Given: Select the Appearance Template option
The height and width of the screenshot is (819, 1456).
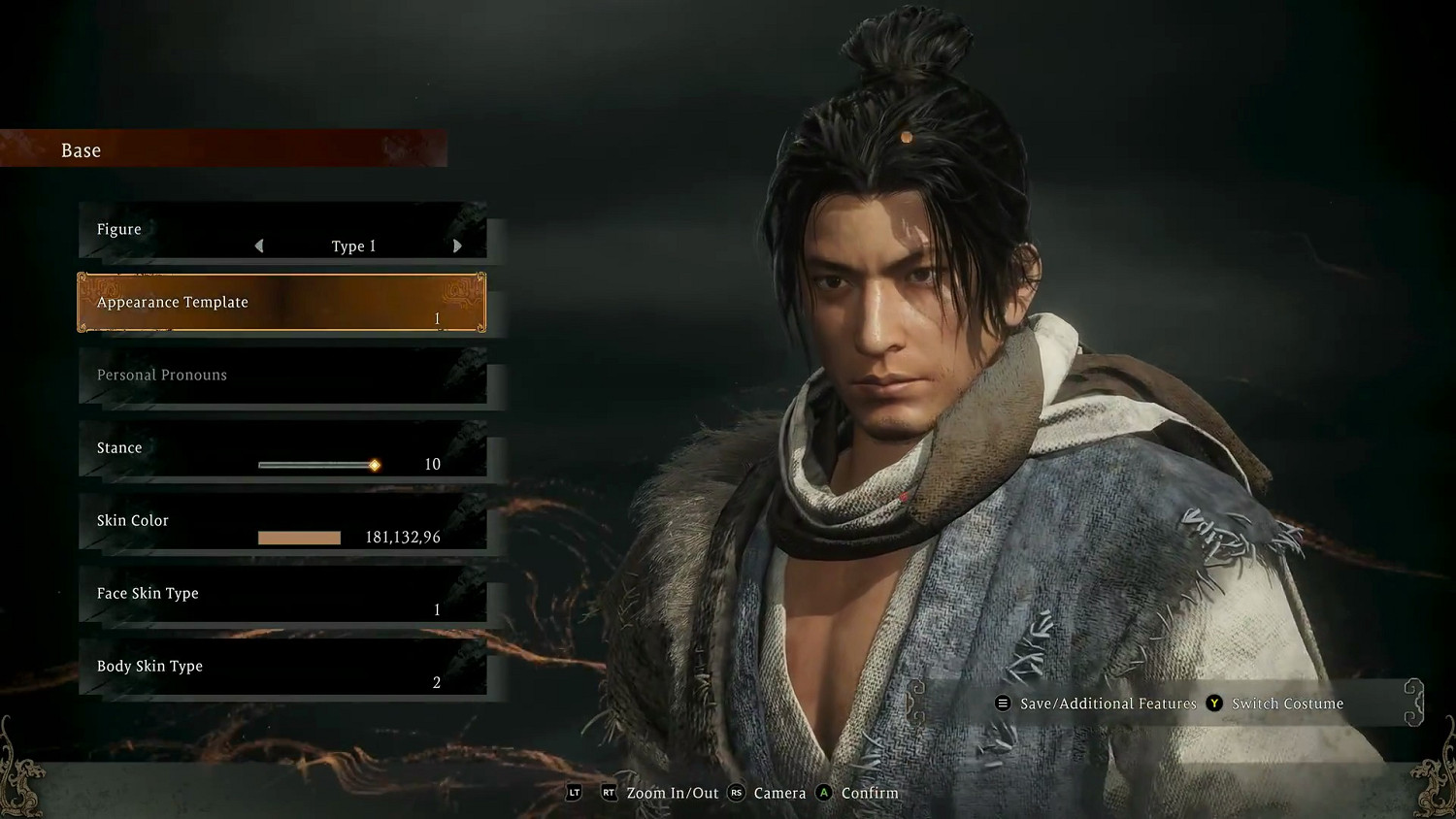Looking at the screenshot, I should pyautogui.click(x=281, y=303).
